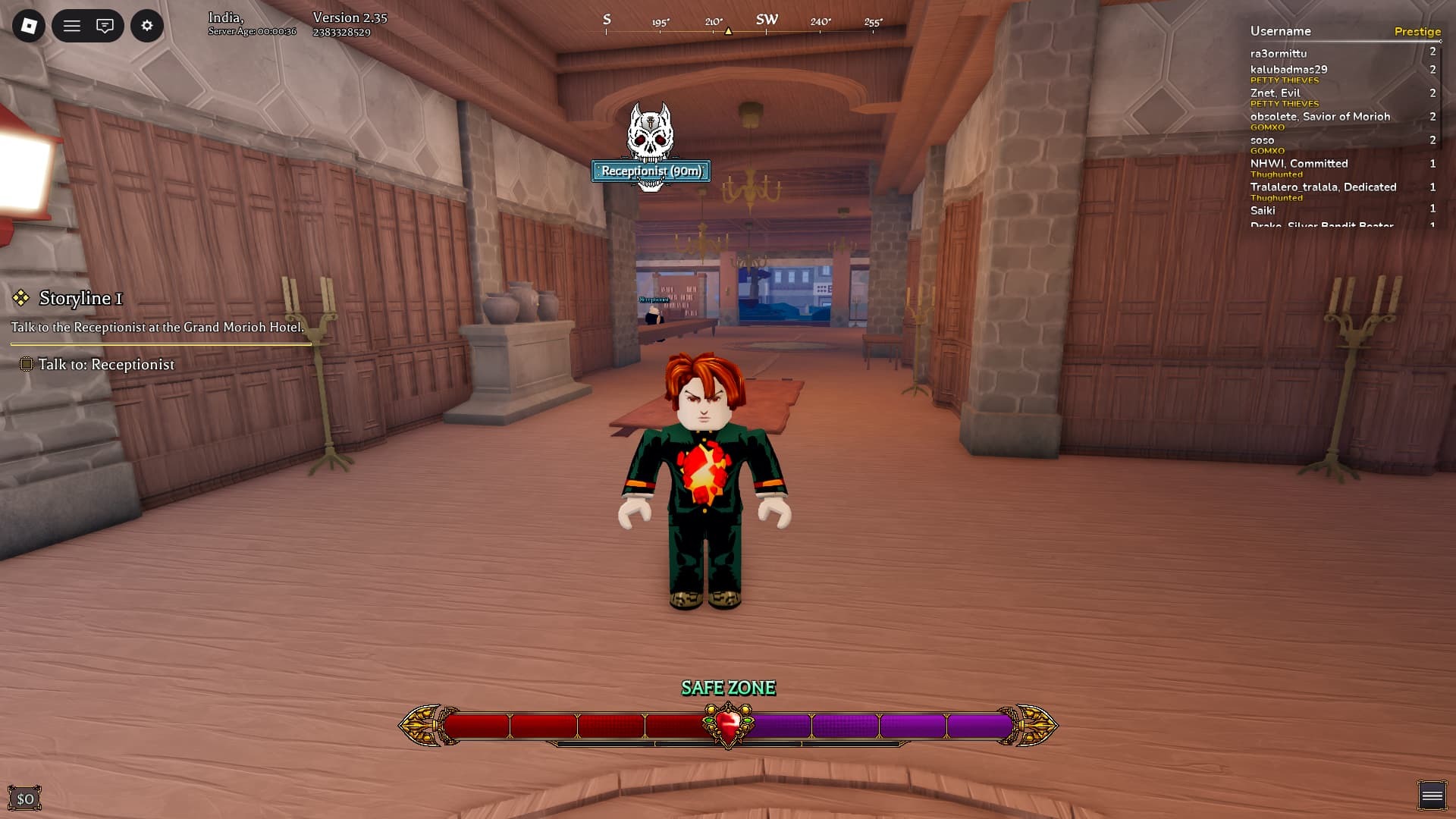Toggle the chat window icon
This screenshot has width=1456, height=819.
click(x=105, y=26)
